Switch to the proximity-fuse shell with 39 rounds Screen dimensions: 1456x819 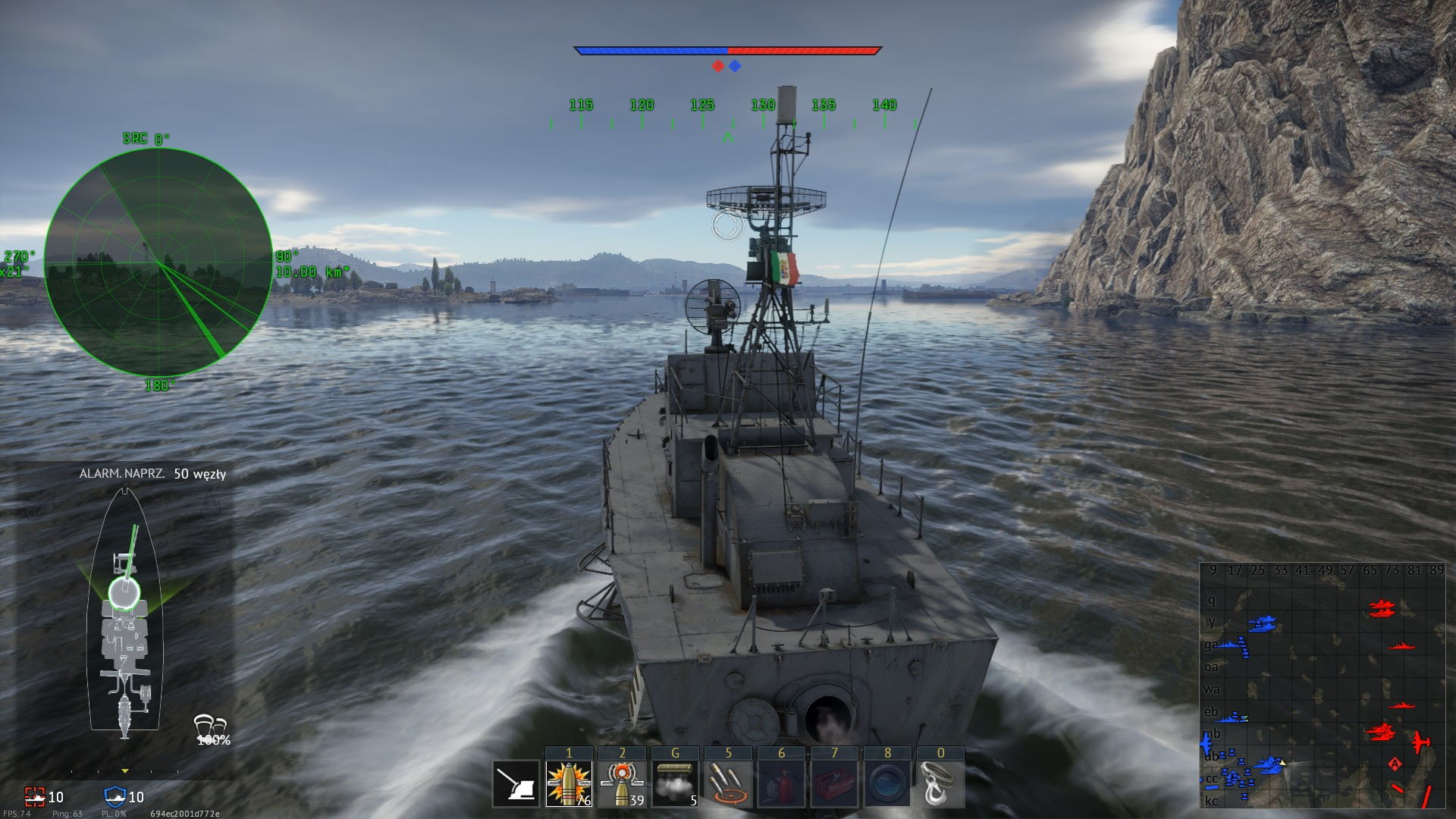pos(622,784)
